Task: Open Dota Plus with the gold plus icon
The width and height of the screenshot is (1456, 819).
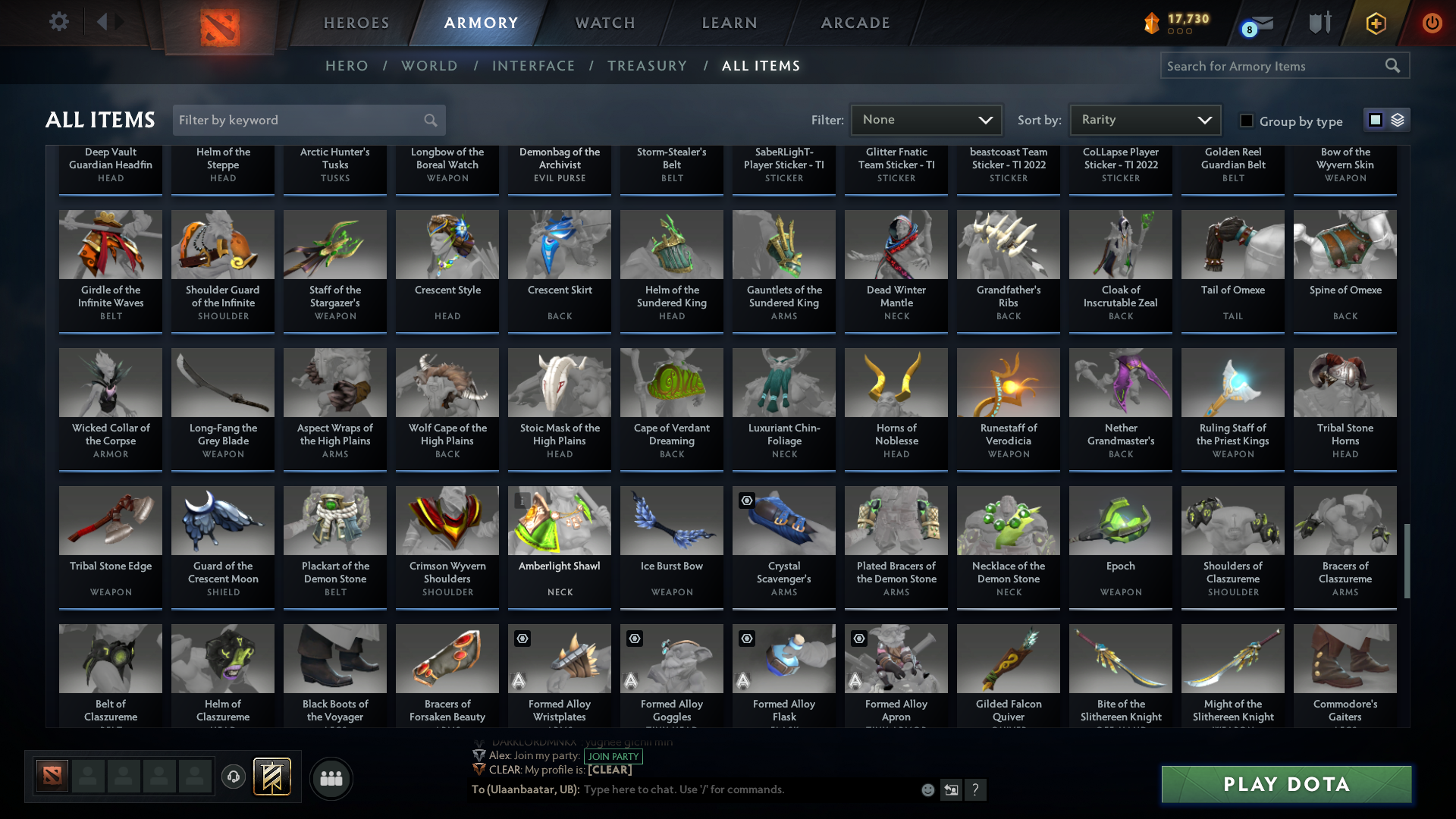Action: tap(1376, 23)
